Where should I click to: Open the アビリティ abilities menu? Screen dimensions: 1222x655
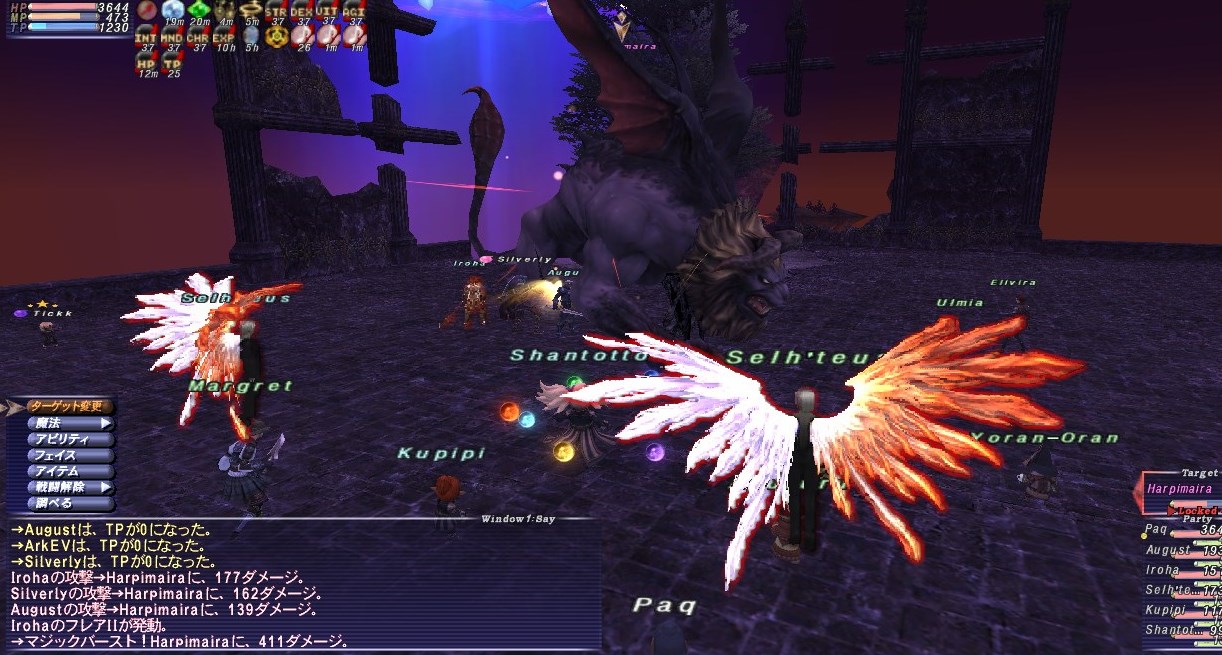click(68, 439)
